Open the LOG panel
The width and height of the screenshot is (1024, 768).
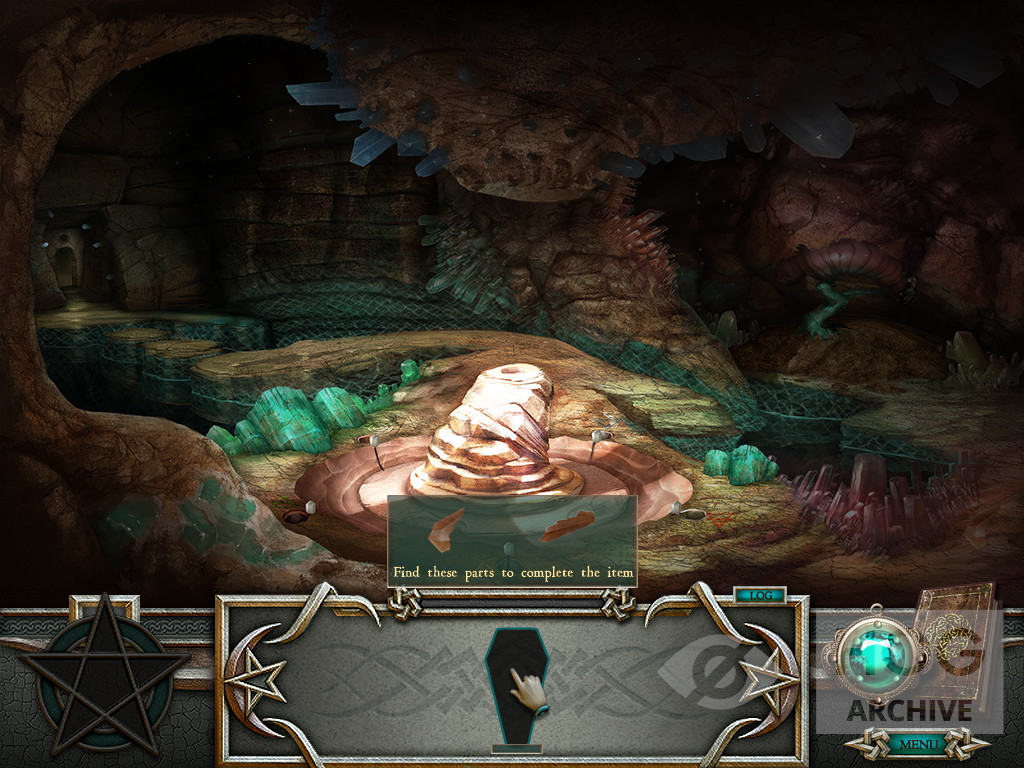click(761, 595)
